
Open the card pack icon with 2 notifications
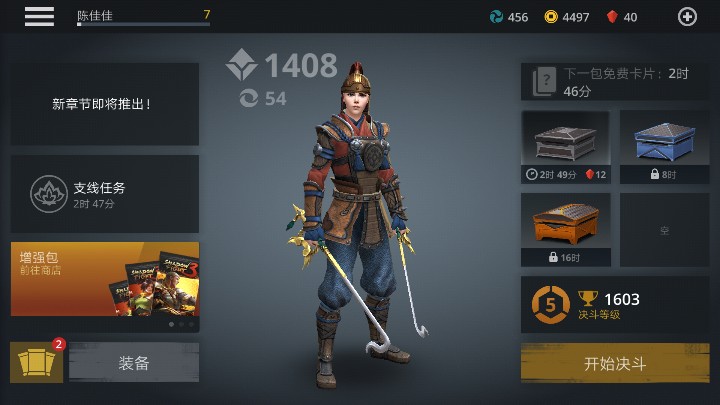coord(36,362)
